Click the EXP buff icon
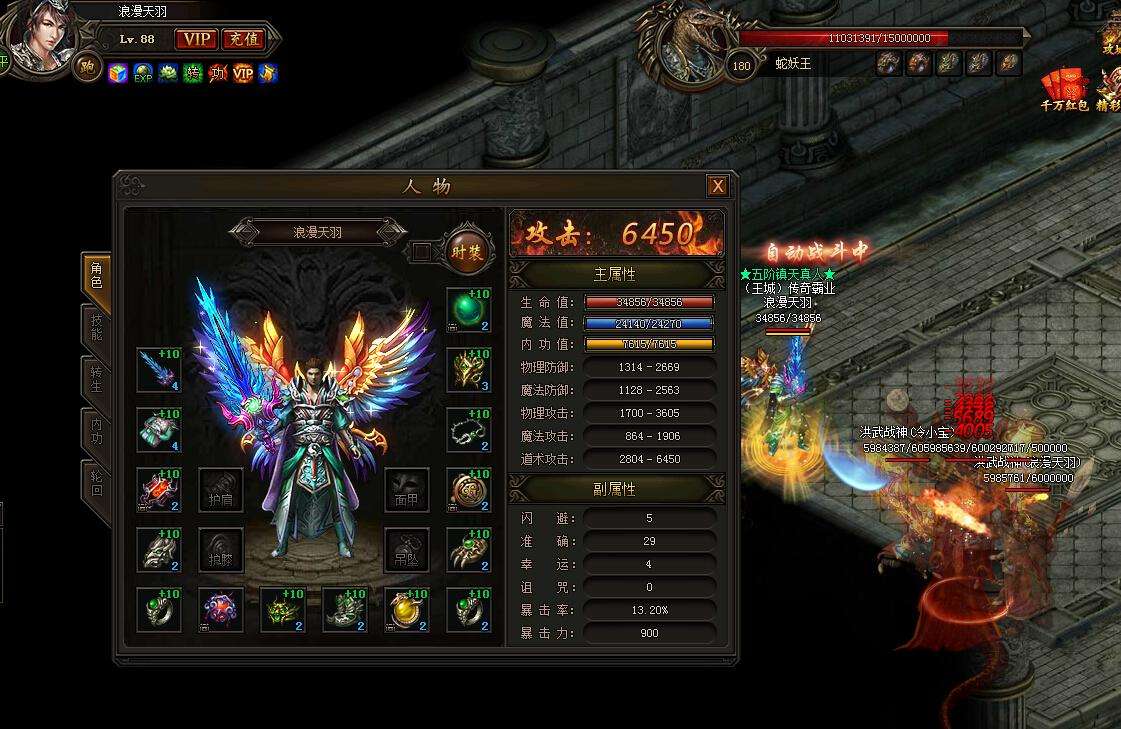The height and width of the screenshot is (729, 1121). click(x=143, y=73)
